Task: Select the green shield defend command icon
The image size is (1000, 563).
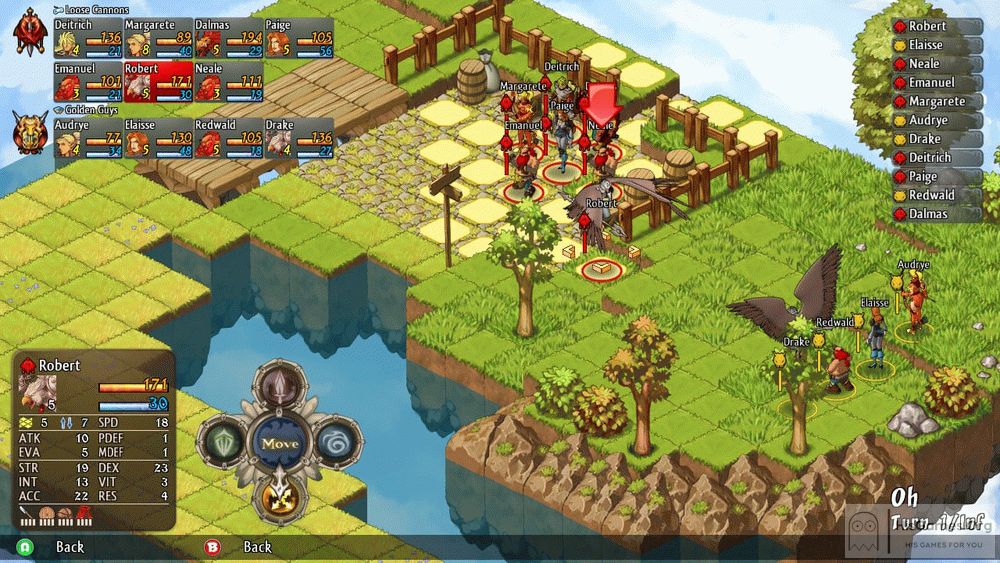Action: point(222,442)
